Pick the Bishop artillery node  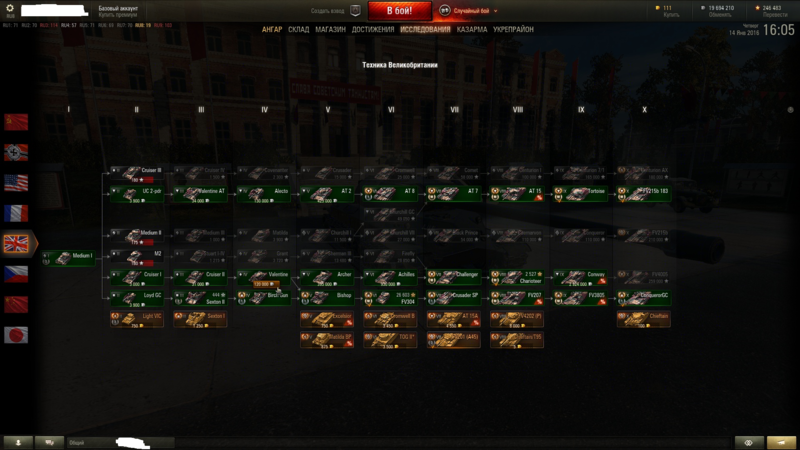click(328, 298)
